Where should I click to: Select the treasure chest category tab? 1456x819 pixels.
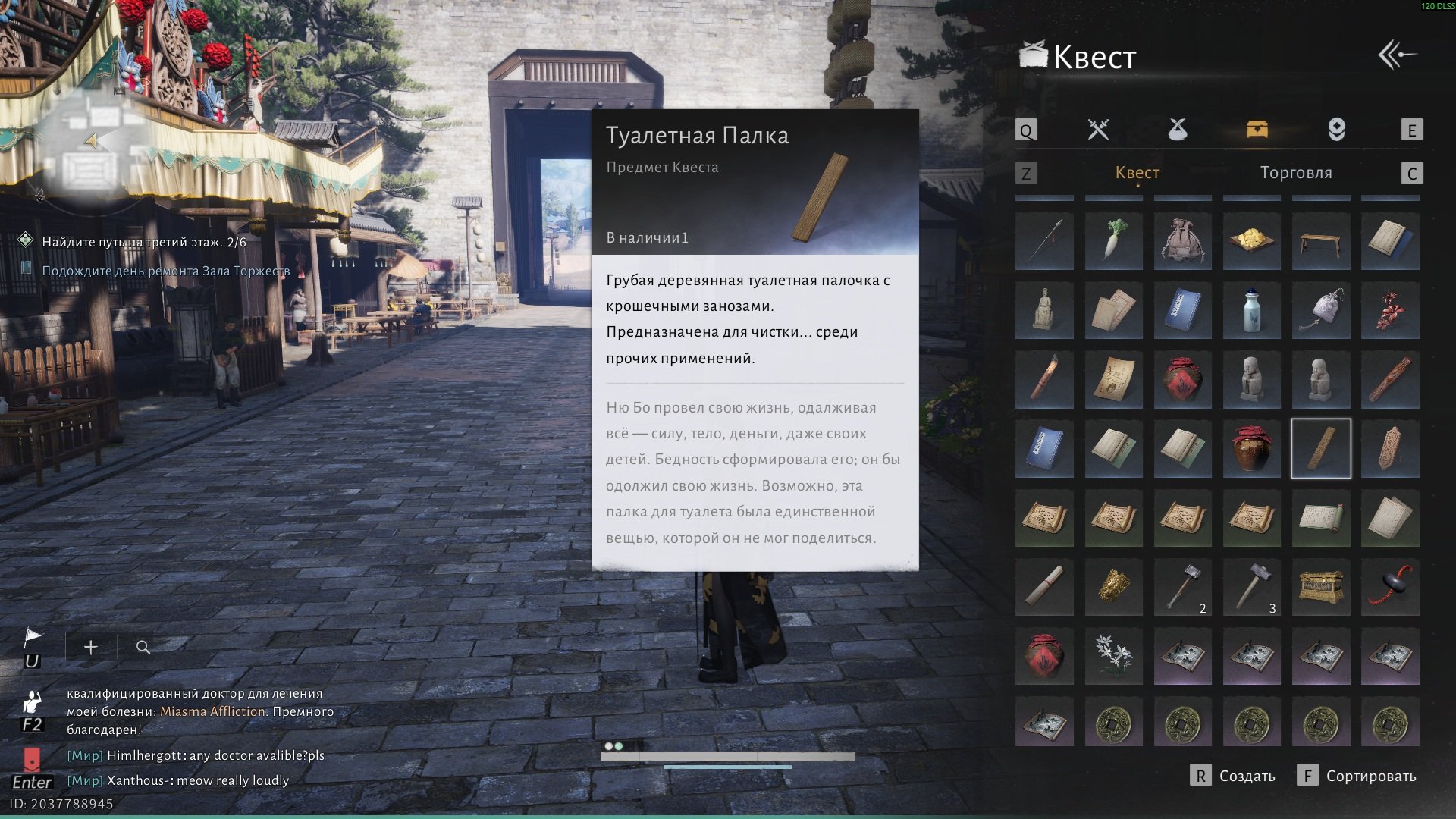click(1257, 130)
